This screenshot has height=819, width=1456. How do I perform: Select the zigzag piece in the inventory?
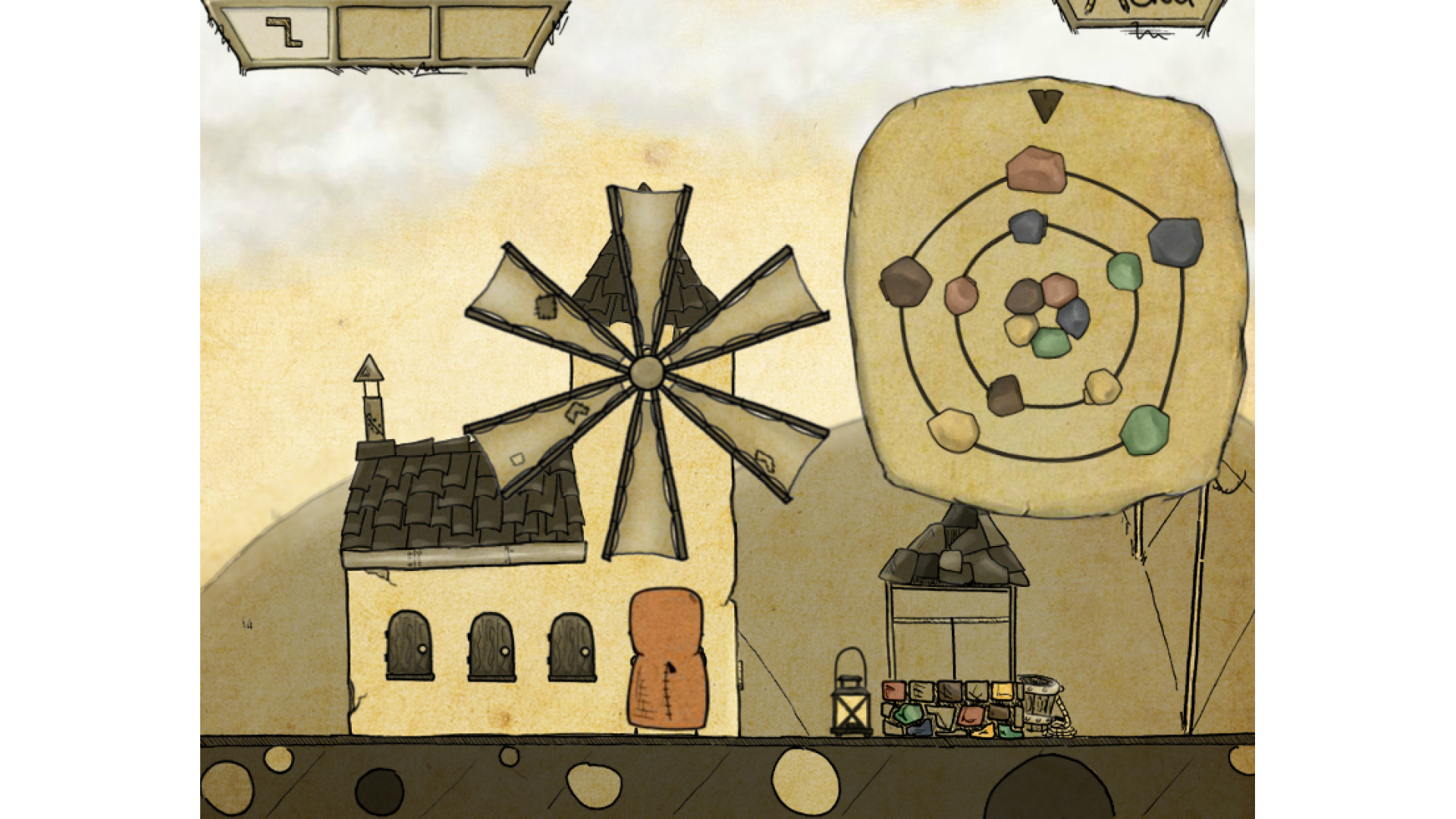pos(284,33)
